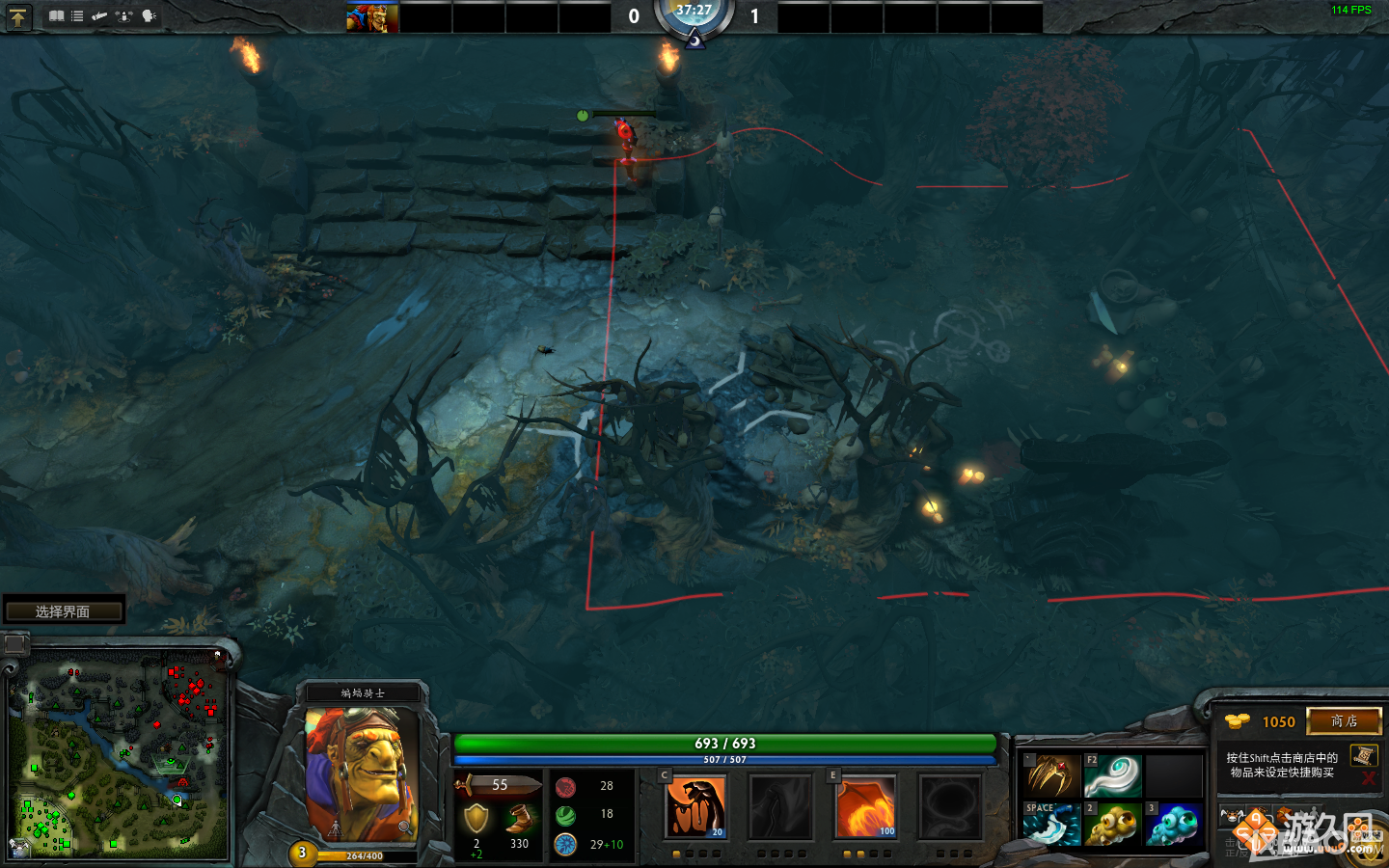
Task: Click the 选择界面 button
Action: pos(63,610)
